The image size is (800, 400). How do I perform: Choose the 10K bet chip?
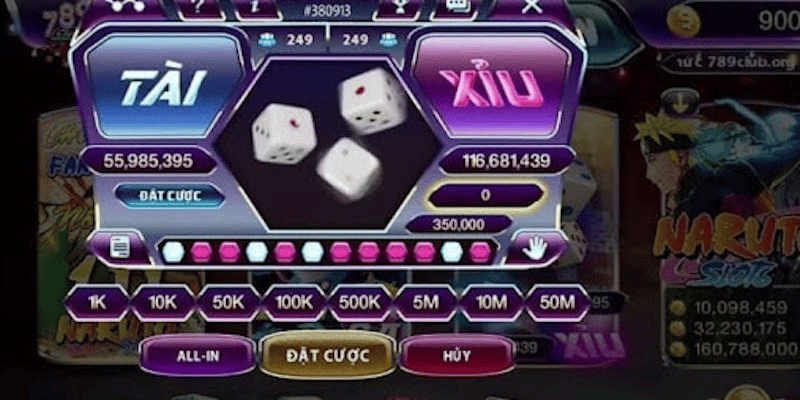click(161, 301)
